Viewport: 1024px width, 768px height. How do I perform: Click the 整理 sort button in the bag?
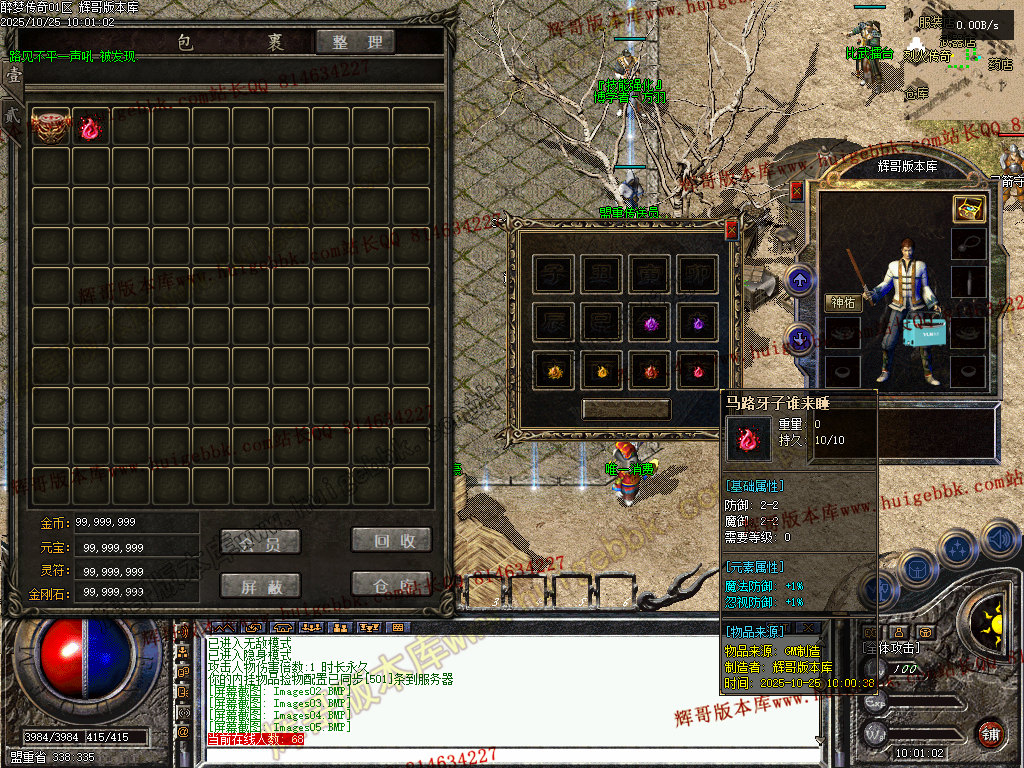pyautogui.click(x=355, y=42)
